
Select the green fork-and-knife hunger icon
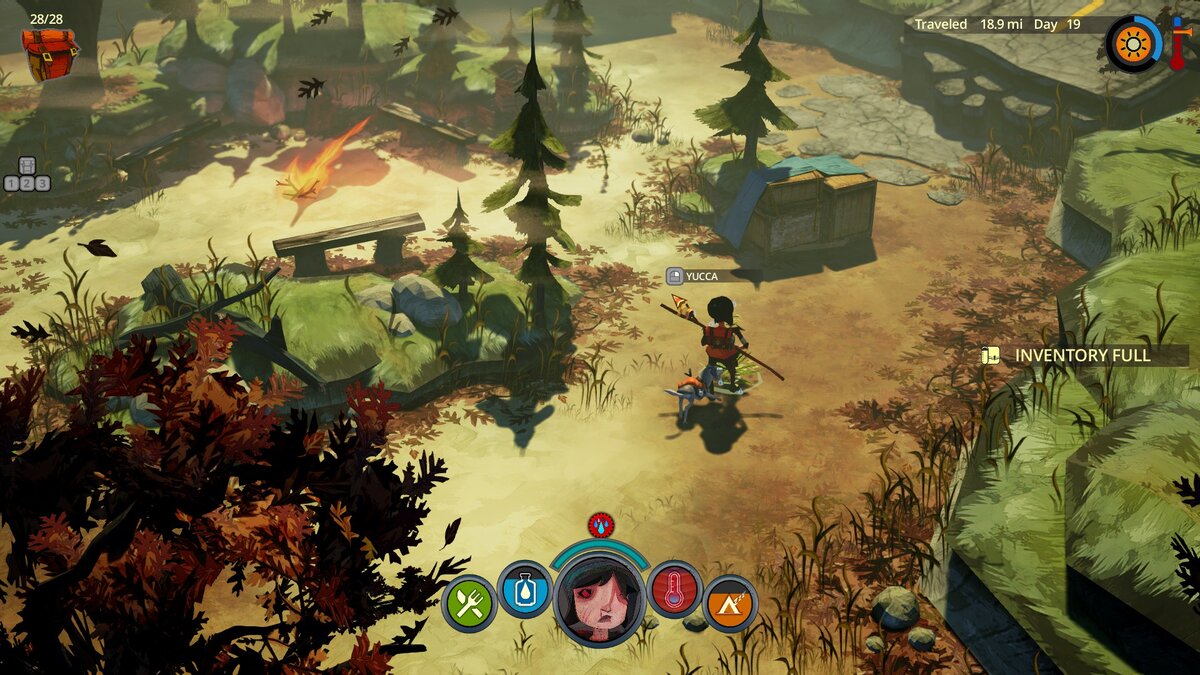pyautogui.click(x=469, y=603)
